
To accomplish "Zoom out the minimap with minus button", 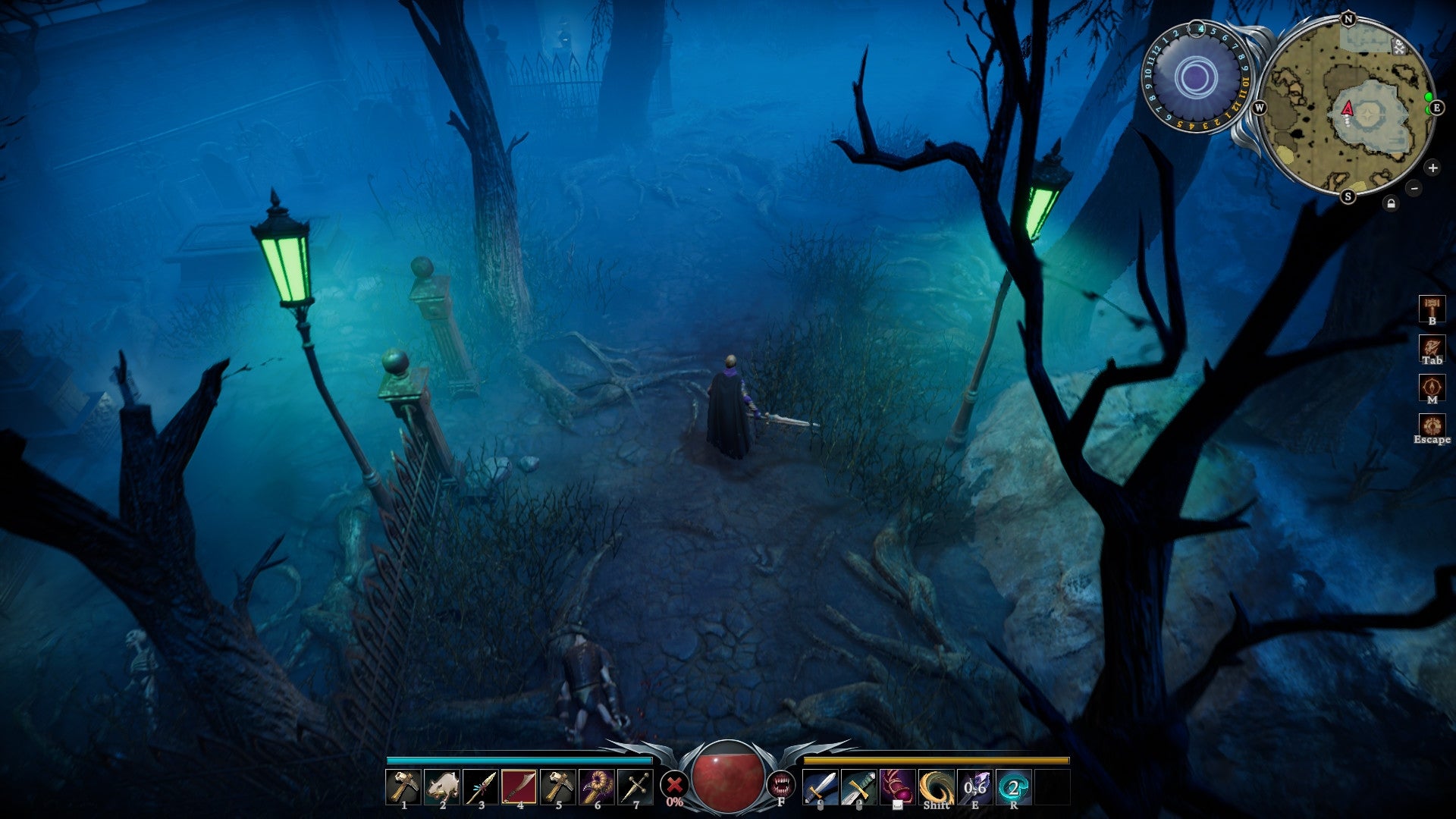I will (1414, 188).
